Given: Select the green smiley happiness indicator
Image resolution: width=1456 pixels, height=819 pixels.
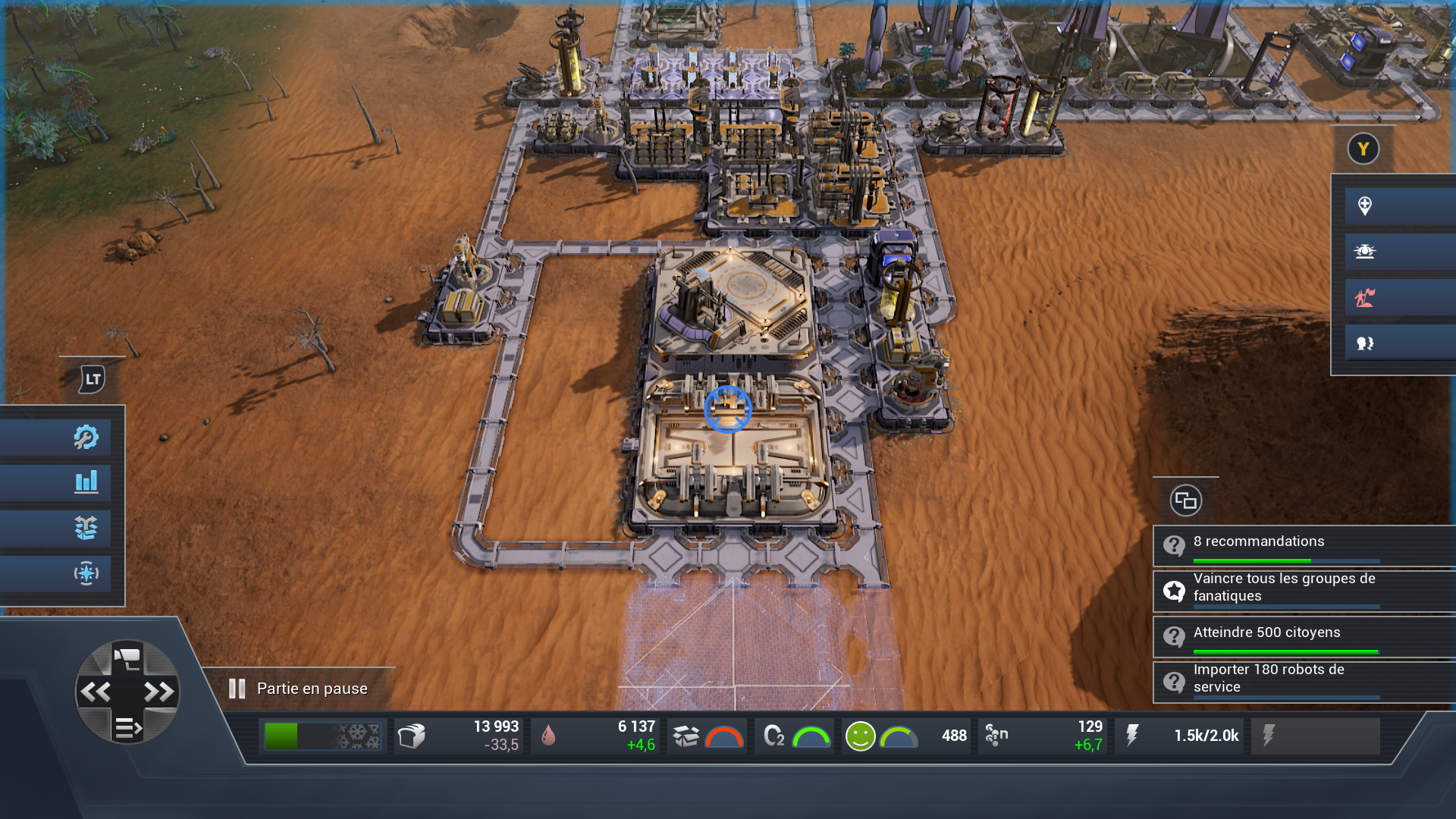Looking at the screenshot, I should click(x=860, y=736).
